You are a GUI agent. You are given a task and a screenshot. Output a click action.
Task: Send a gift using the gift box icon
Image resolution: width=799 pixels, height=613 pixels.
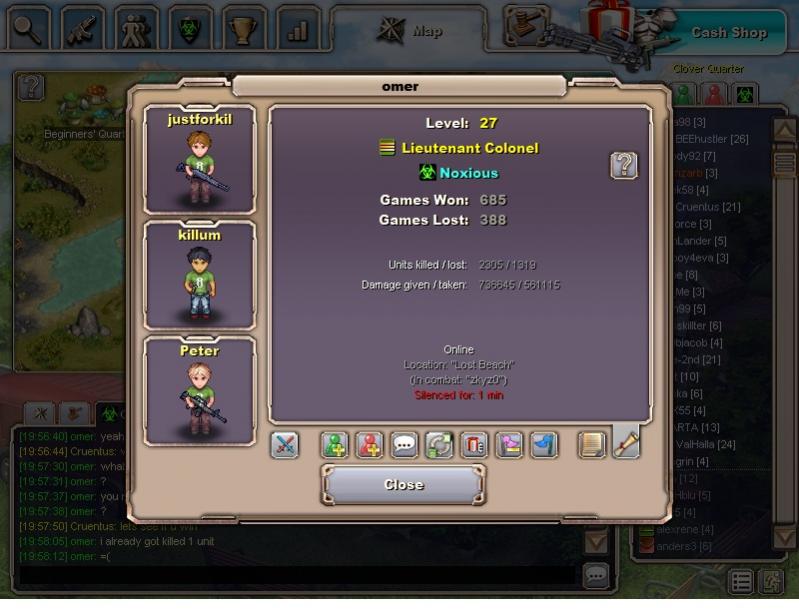475,445
